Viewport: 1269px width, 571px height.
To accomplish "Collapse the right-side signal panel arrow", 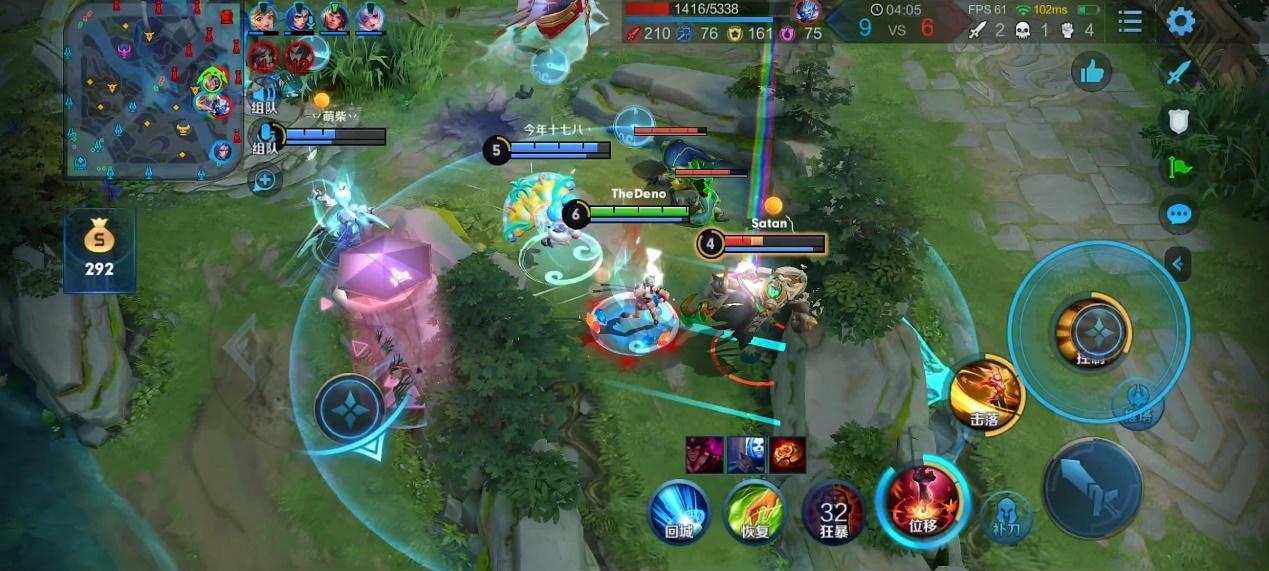I will (1179, 264).
